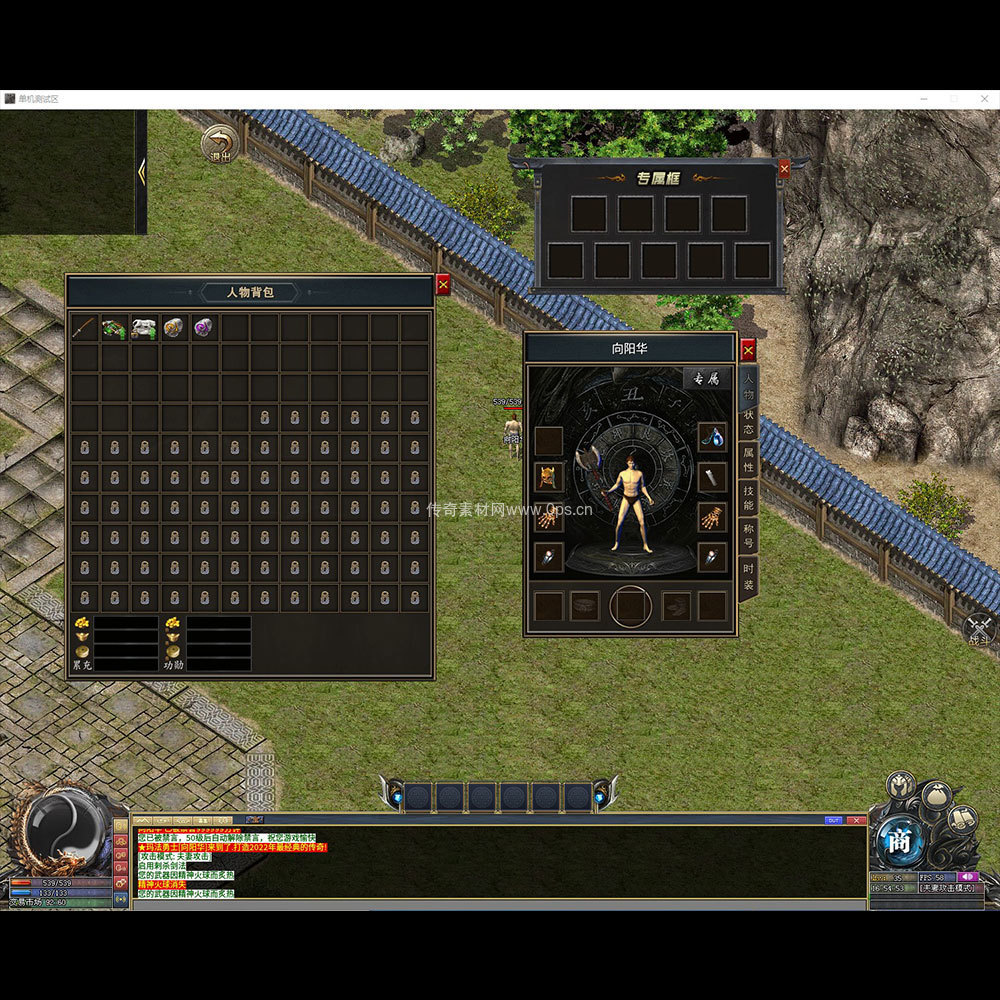Select the fishing rod item in the bag
The image size is (1000, 1000).
(x=85, y=328)
